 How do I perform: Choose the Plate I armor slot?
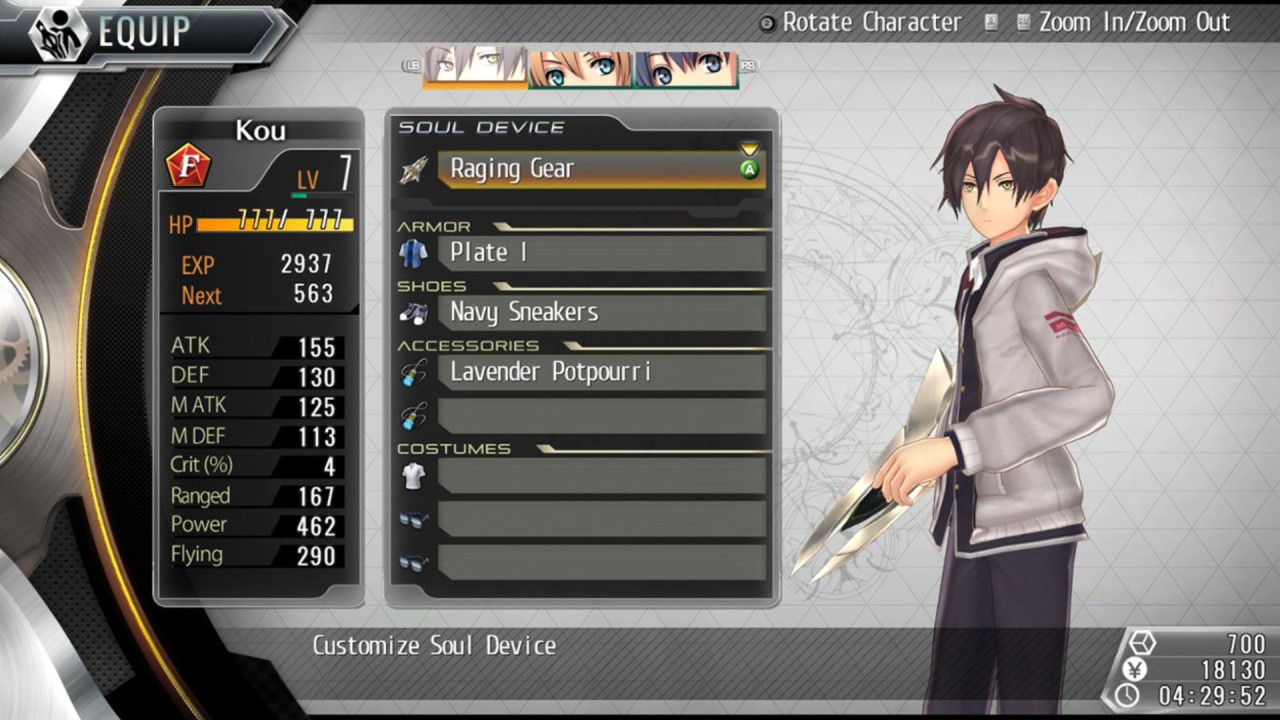click(600, 253)
